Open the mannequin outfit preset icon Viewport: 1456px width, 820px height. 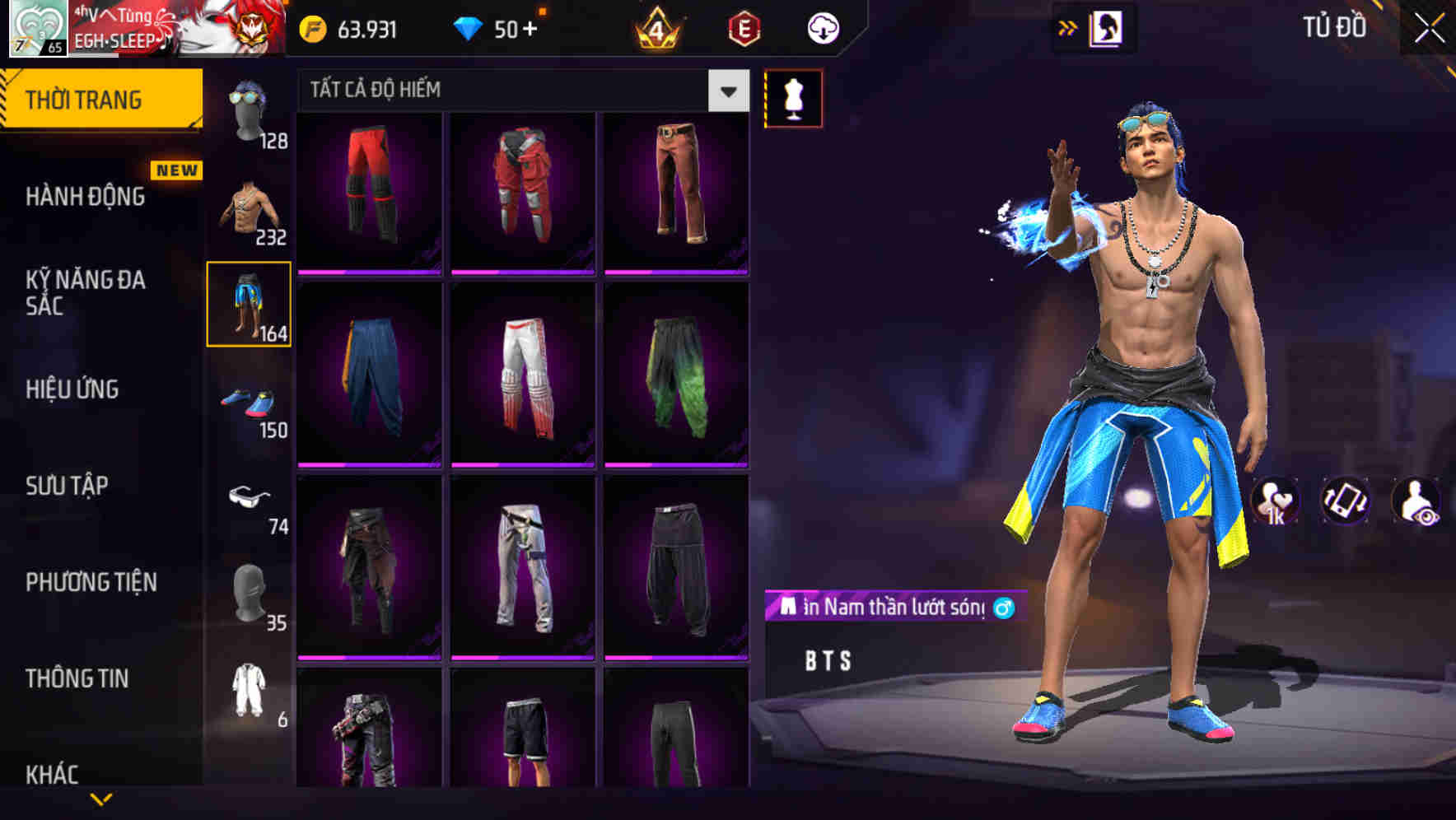coord(793,99)
